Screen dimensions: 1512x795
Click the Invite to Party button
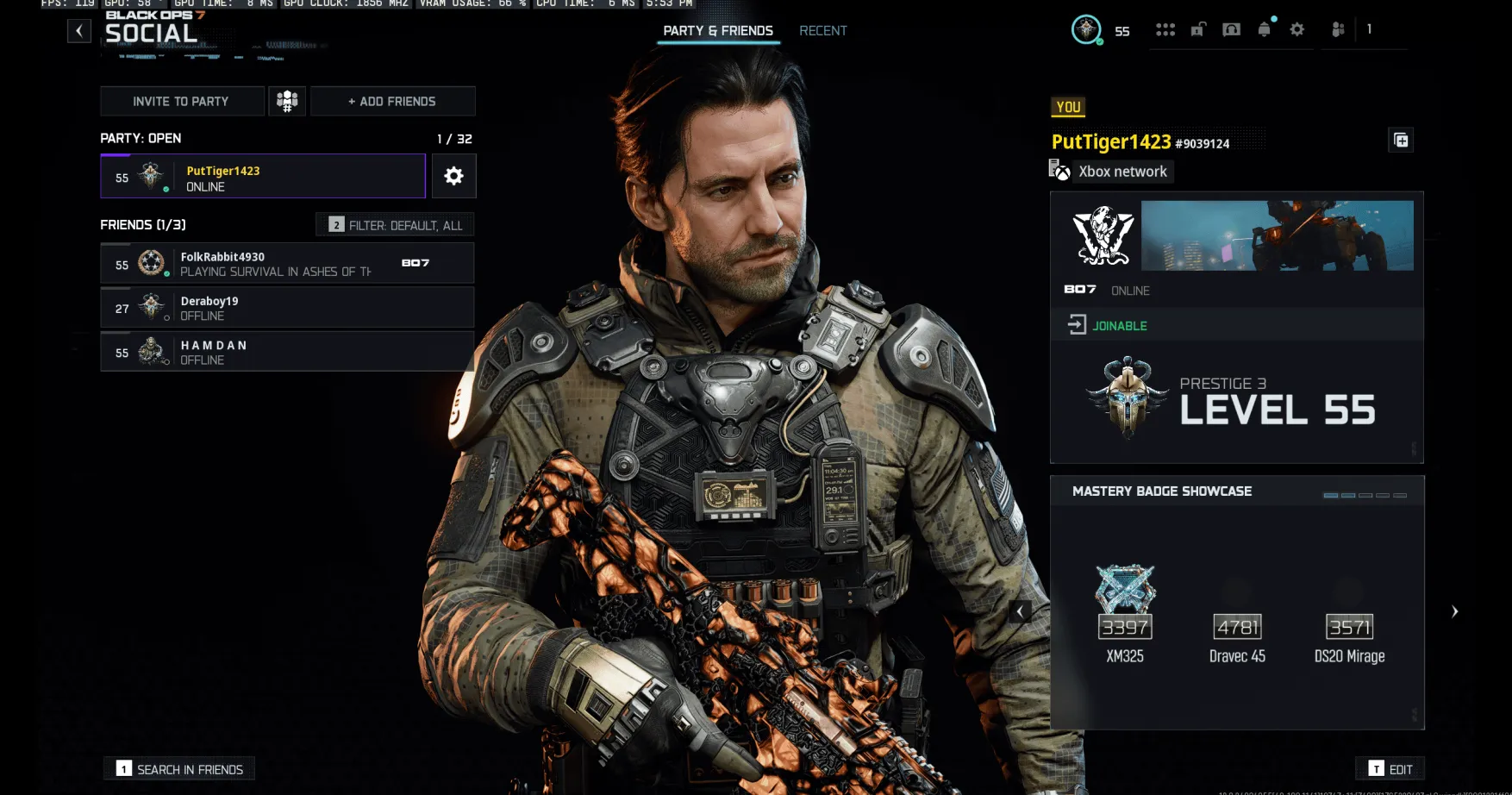click(x=181, y=101)
